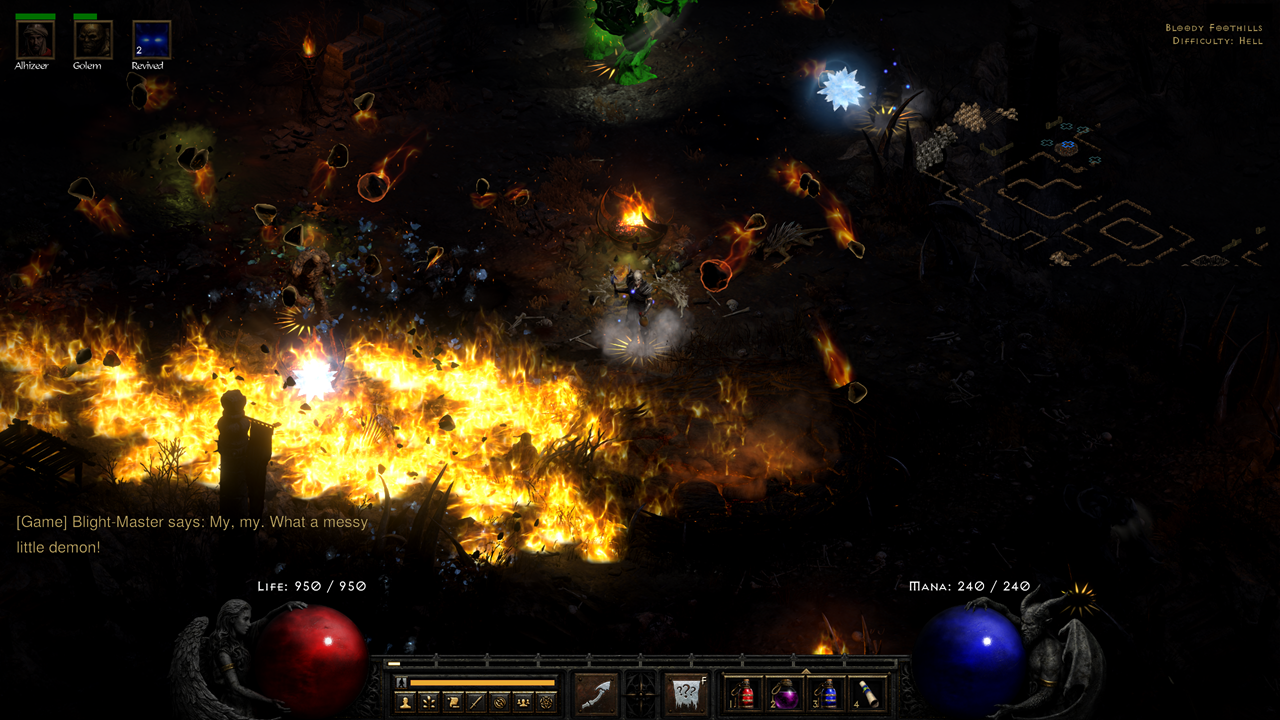Use the red healing potion in belt
Viewport: 1280px width, 720px height.
coord(745,694)
